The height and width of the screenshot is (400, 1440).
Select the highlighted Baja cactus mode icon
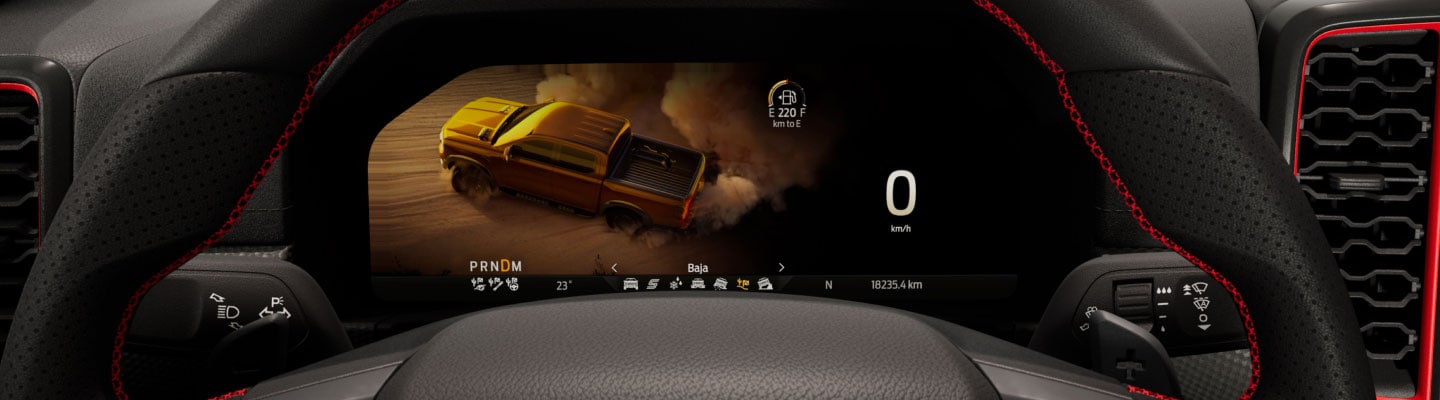[x=743, y=284]
